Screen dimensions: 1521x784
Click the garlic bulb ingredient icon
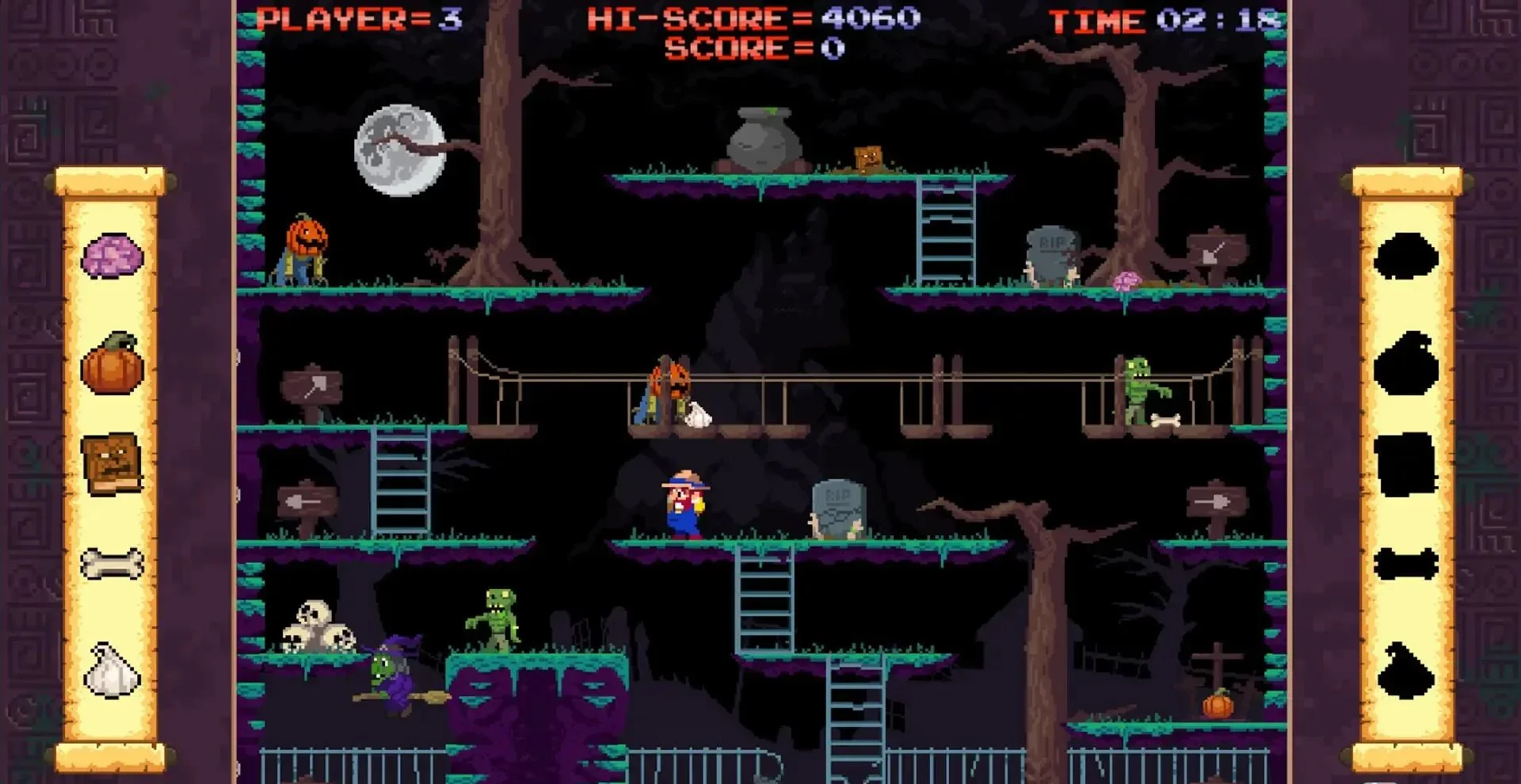(x=112, y=670)
